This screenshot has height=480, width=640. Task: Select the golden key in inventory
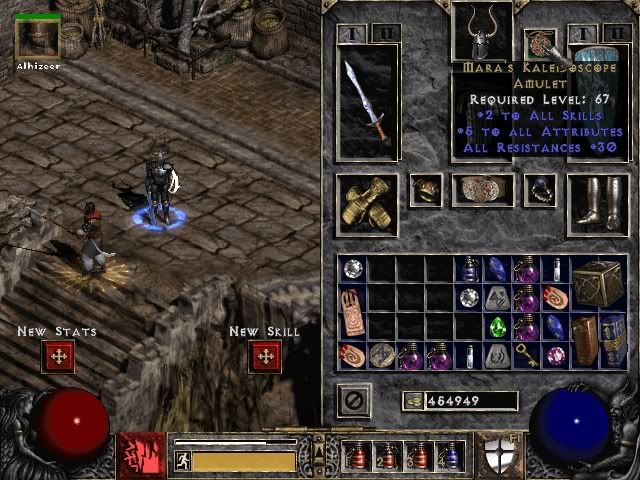[527, 355]
